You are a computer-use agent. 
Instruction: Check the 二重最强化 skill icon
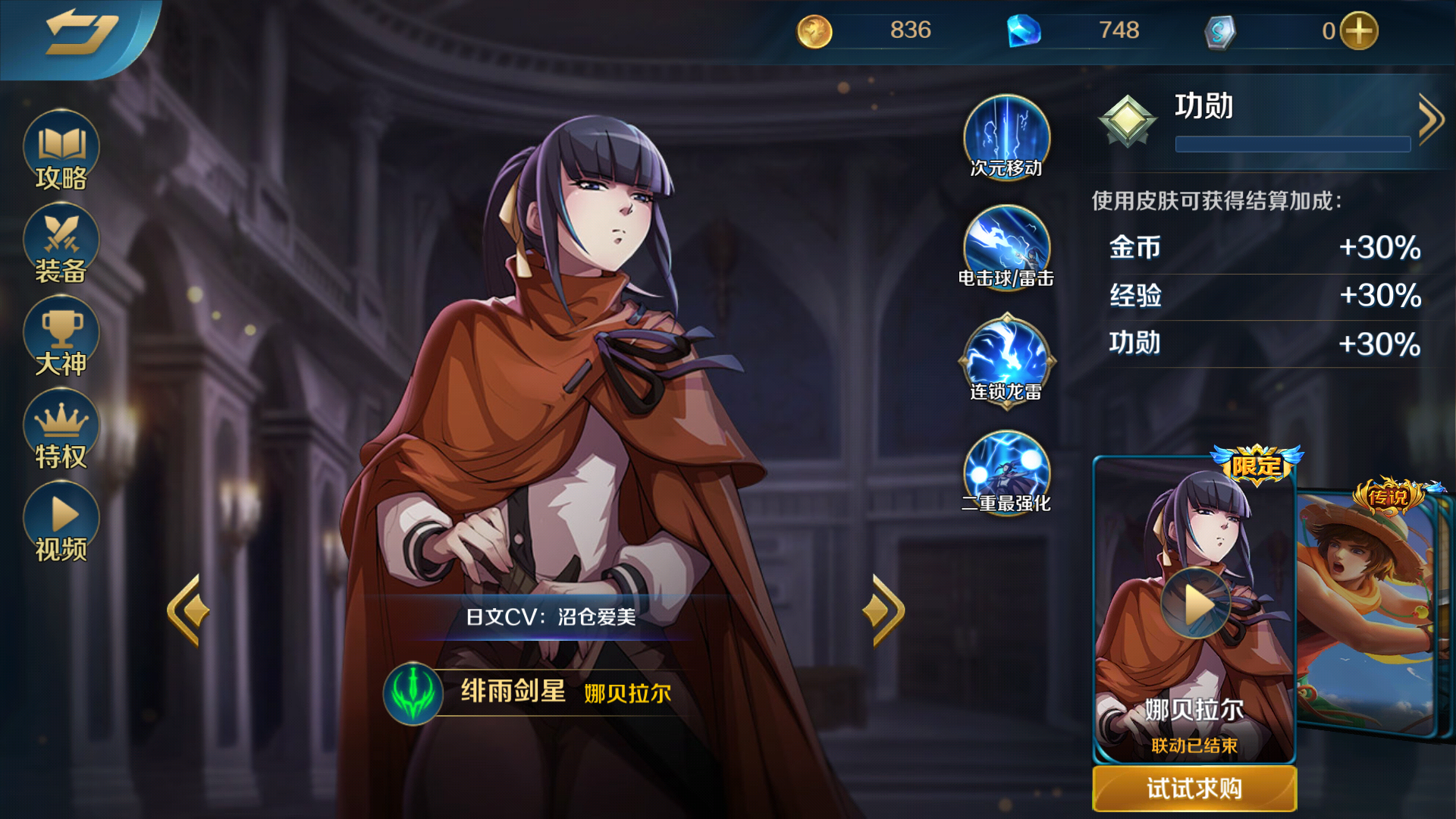[x=1006, y=472]
